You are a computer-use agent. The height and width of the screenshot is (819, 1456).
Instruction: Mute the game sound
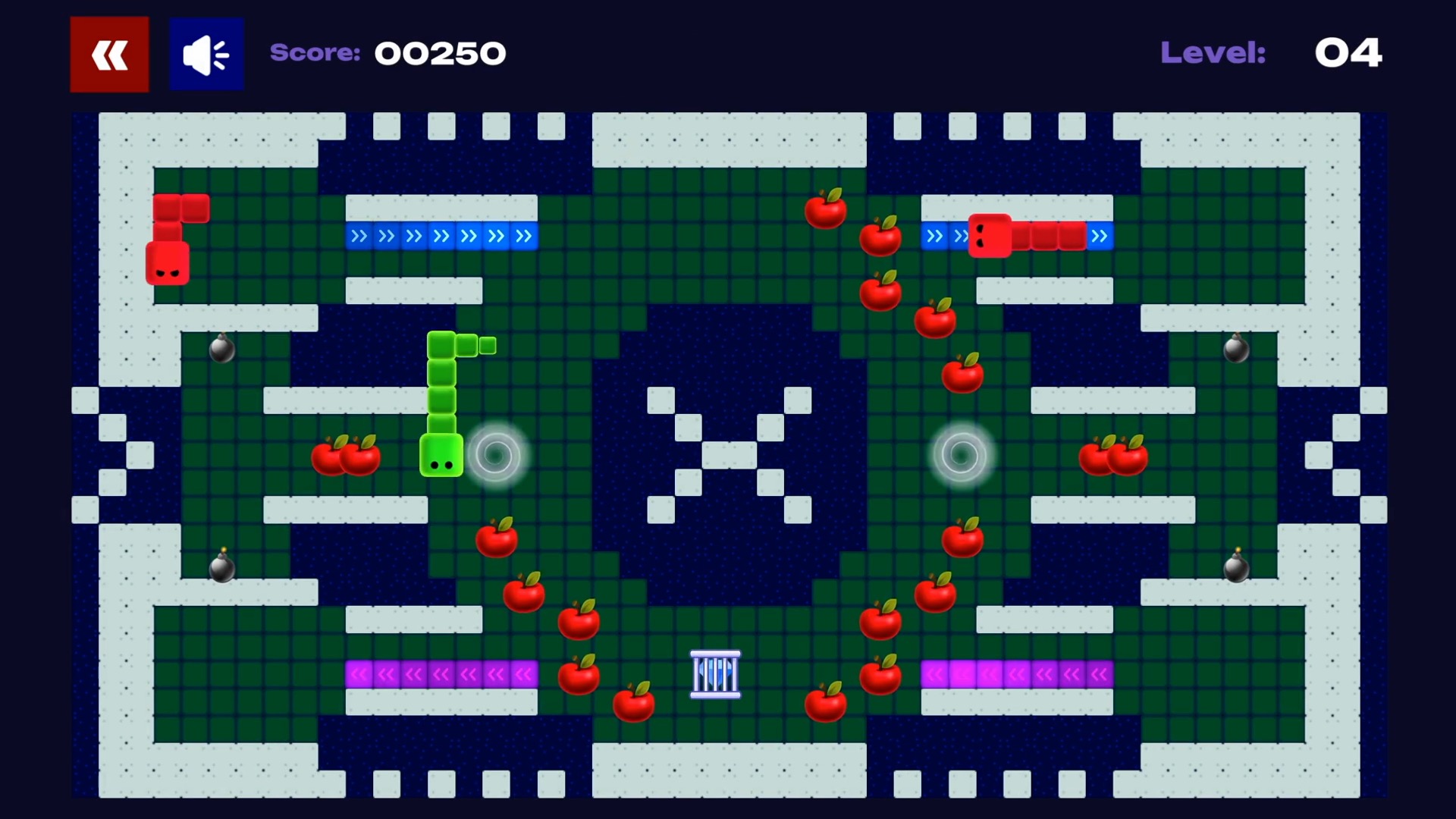click(206, 53)
